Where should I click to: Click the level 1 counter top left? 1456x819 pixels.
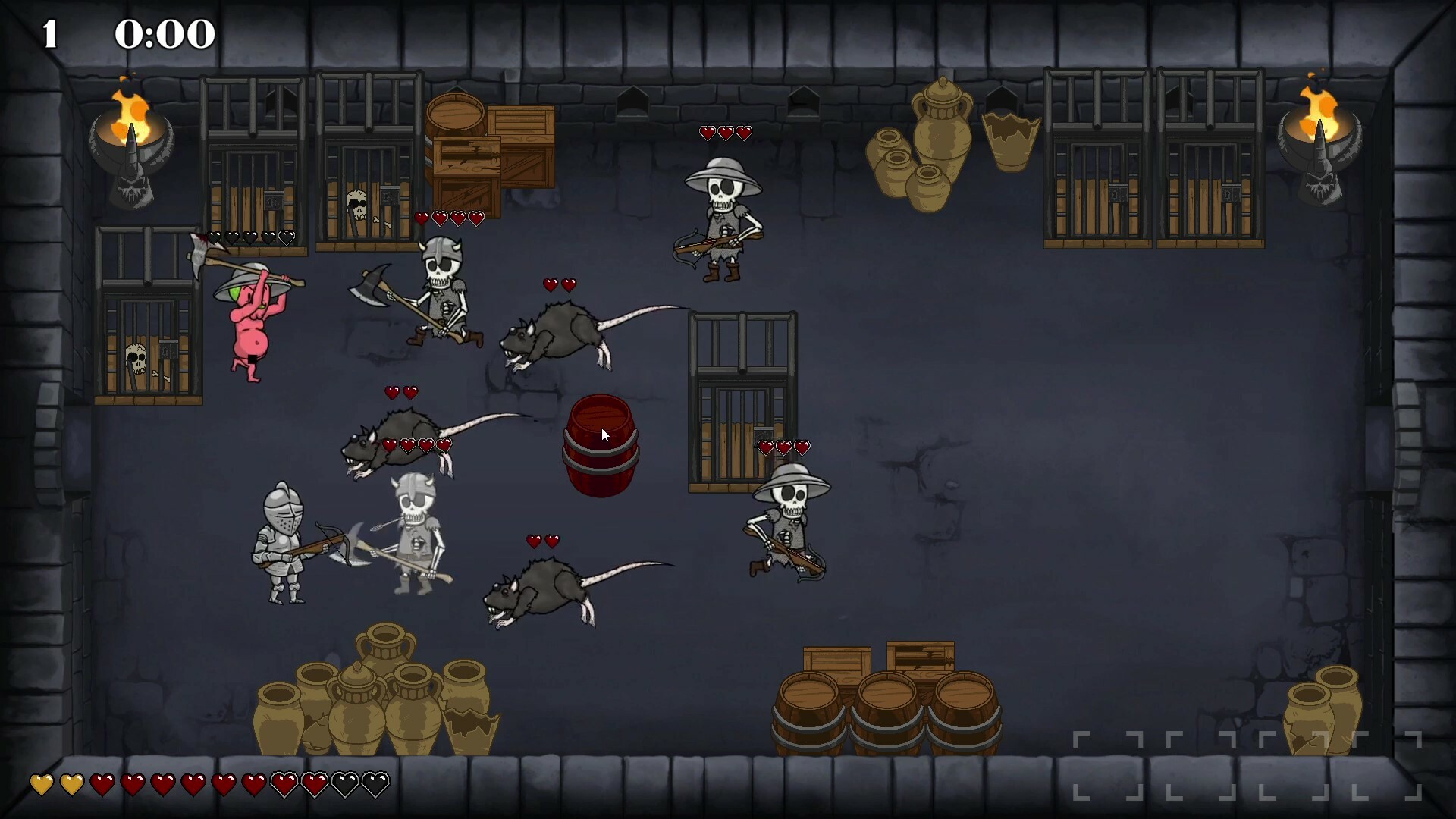[49, 32]
